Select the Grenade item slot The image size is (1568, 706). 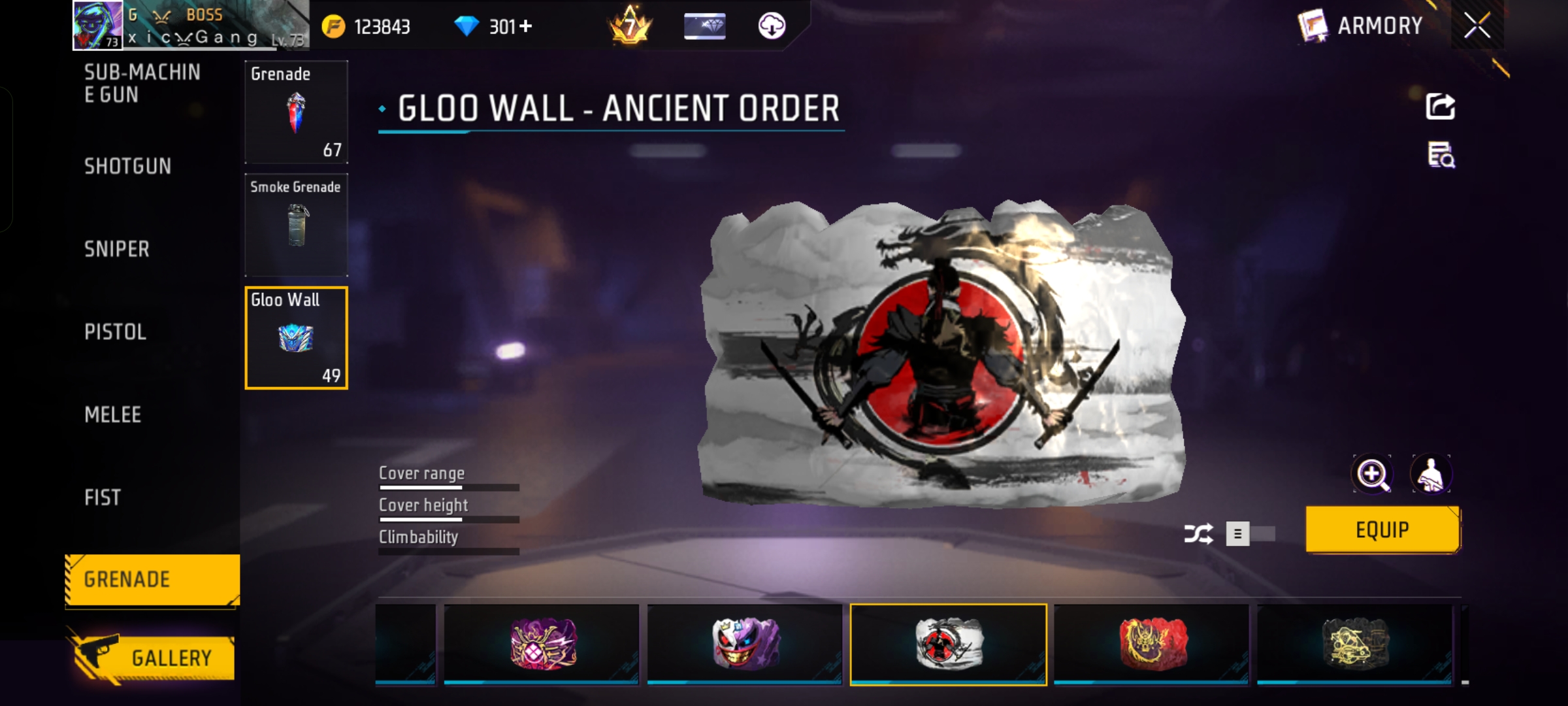pos(296,112)
